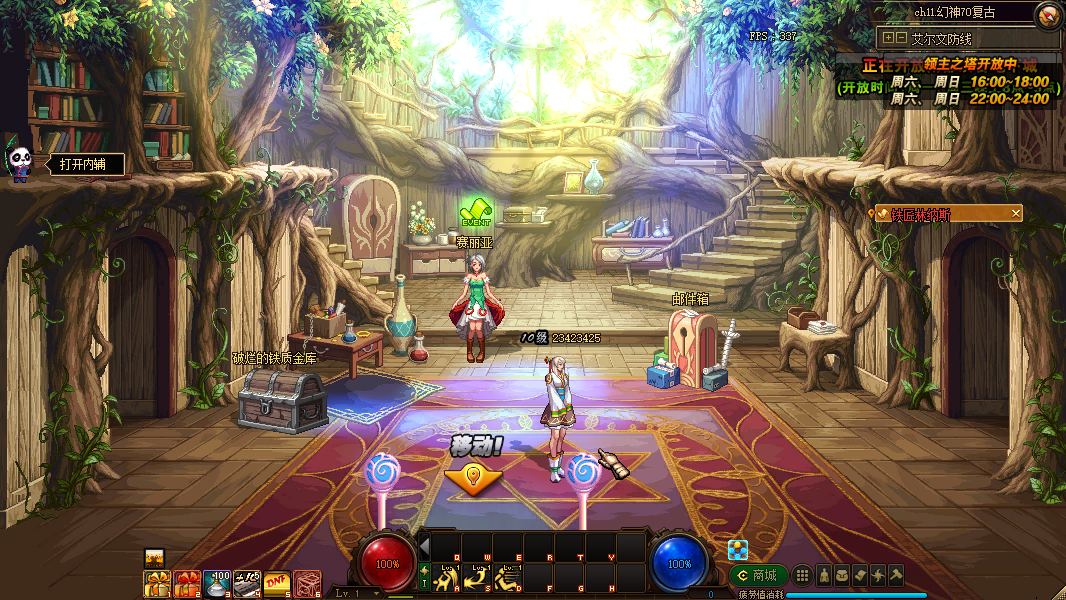This screenshot has width=1066, height=600.
Task: Collapse the minimap with the minus button
Action: coord(901,38)
